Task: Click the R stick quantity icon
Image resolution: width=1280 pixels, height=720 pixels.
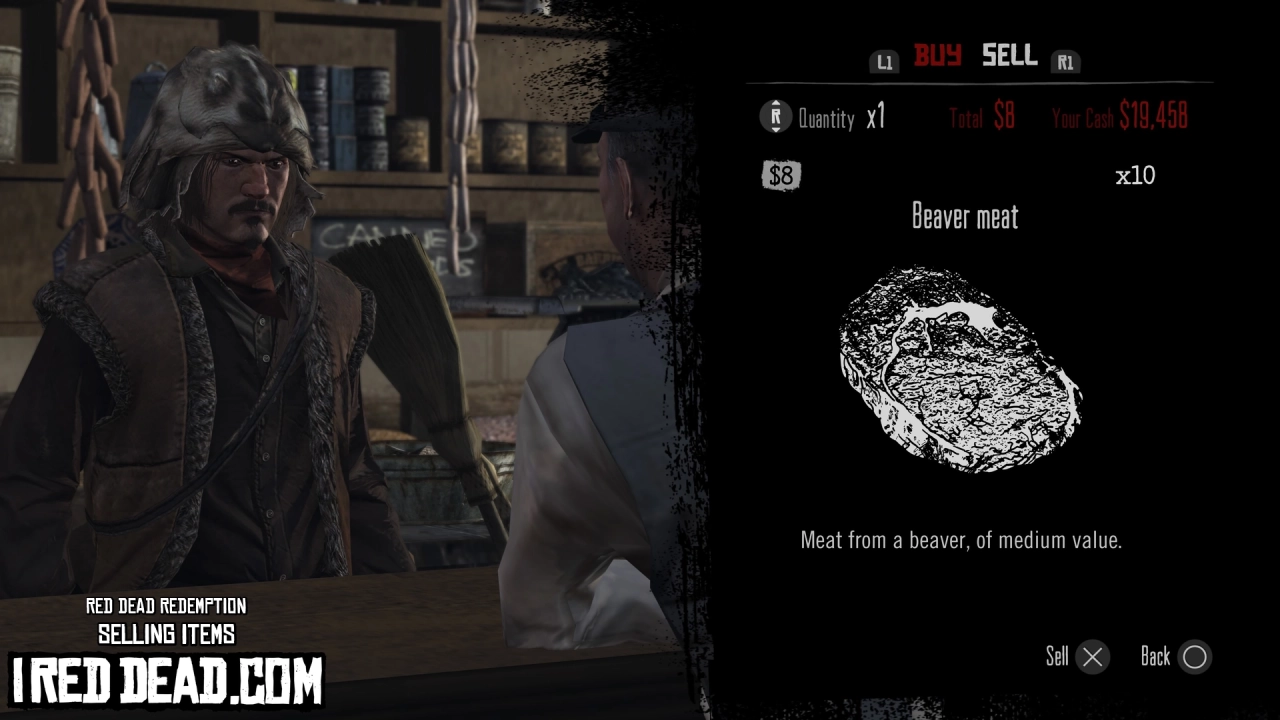Action: pyautogui.click(x=774, y=116)
